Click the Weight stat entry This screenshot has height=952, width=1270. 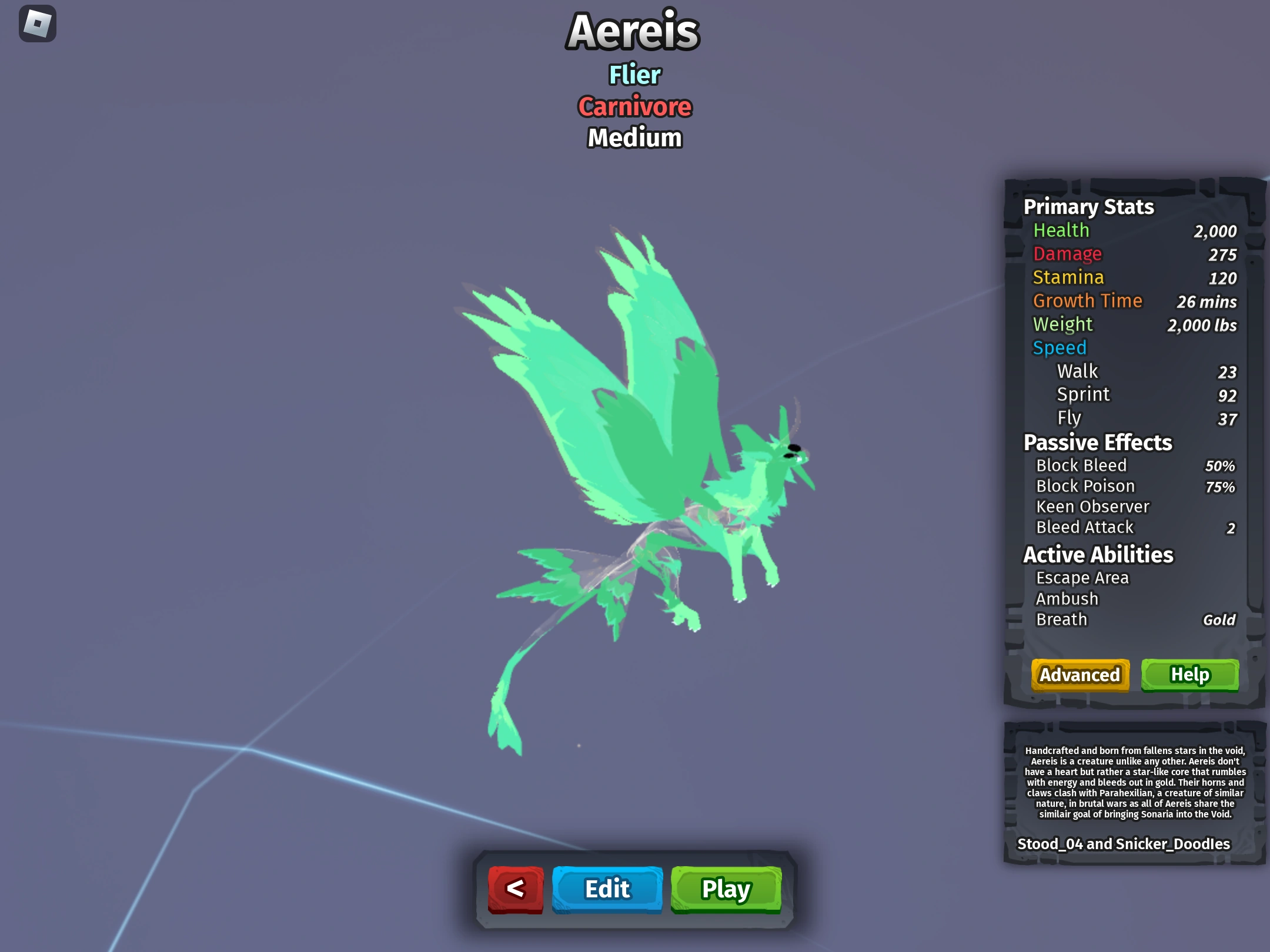pos(1063,324)
